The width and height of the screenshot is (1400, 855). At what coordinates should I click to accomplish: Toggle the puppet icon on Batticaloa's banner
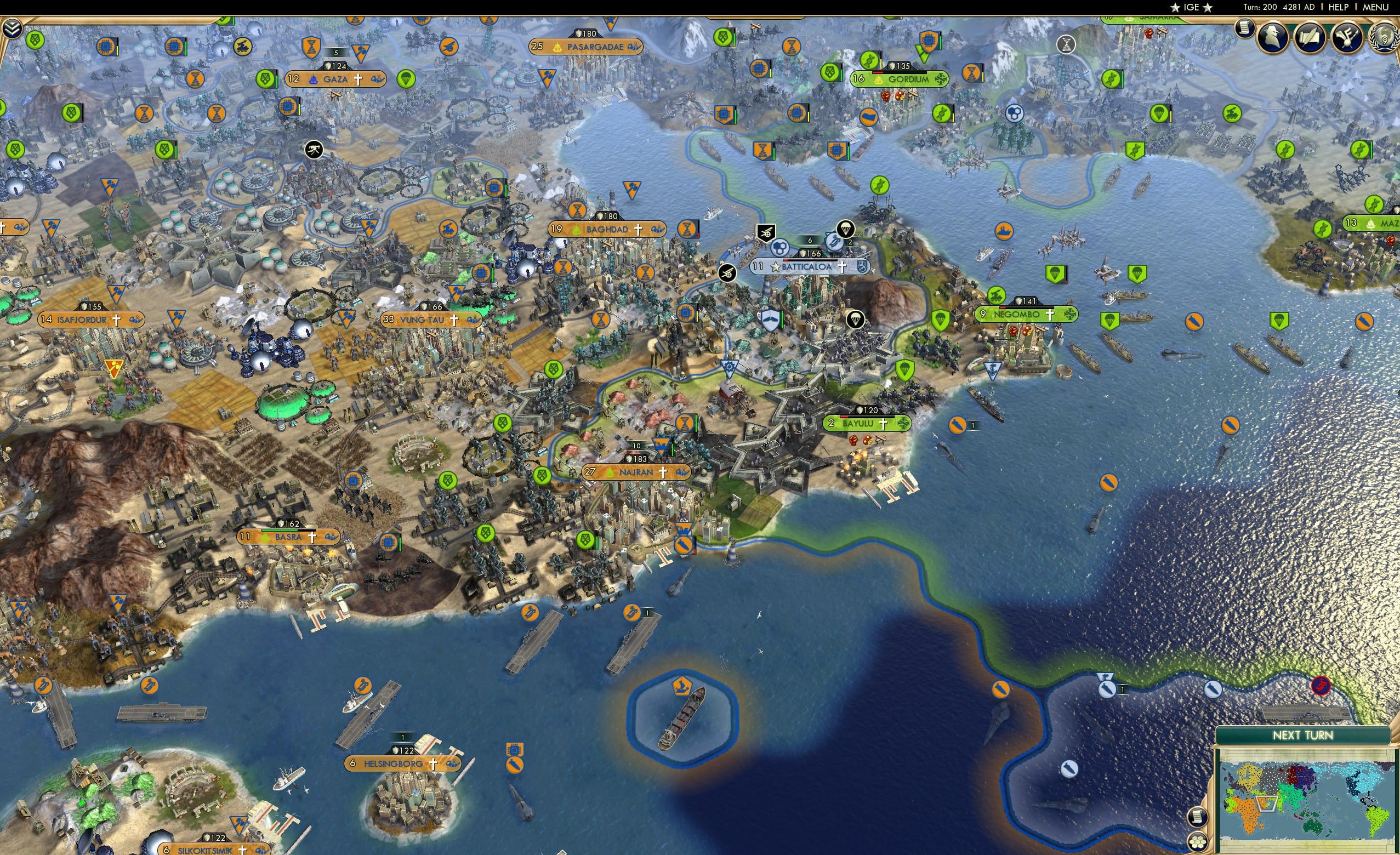[x=776, y=267]
